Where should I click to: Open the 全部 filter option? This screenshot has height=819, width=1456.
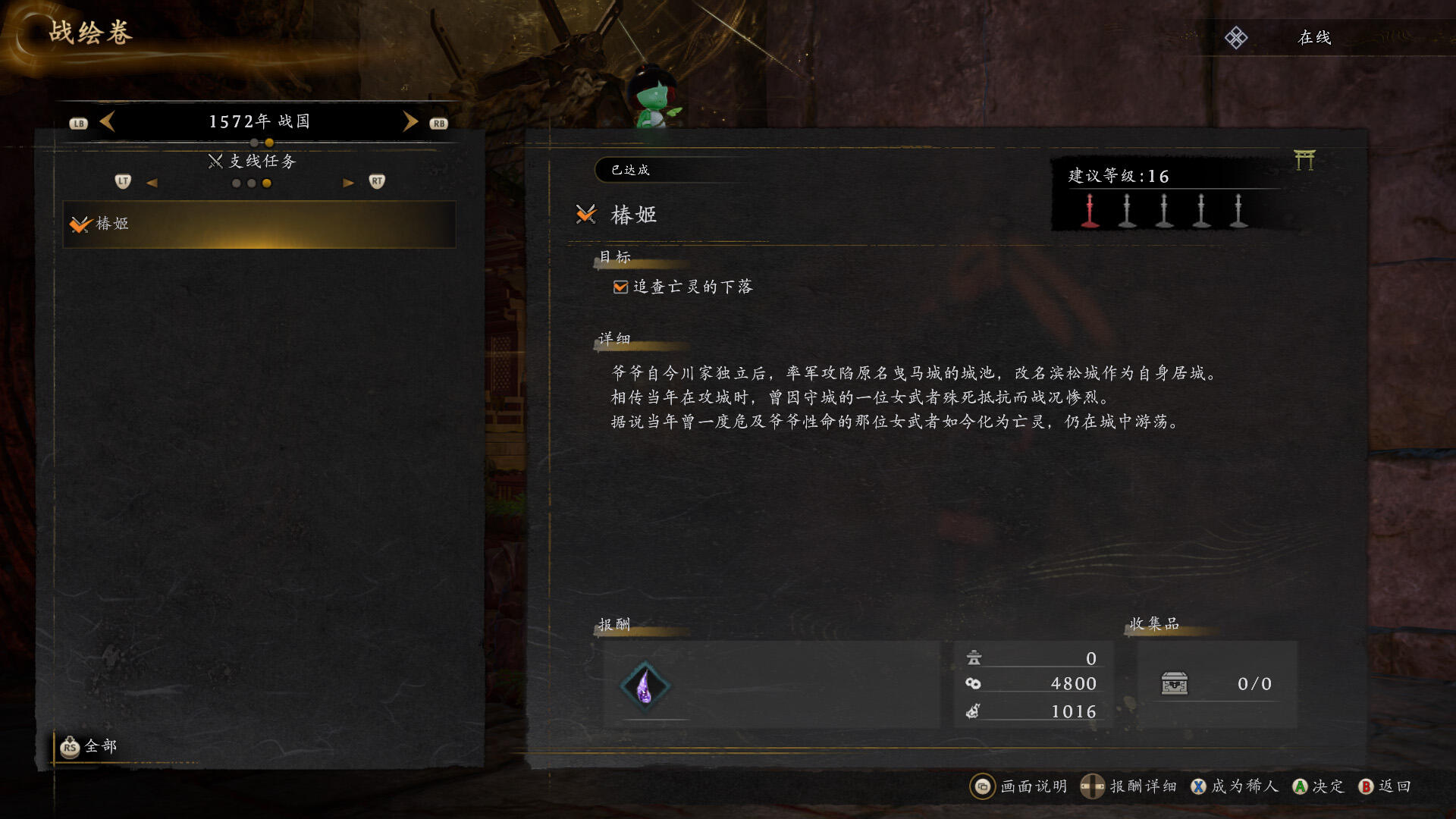coord(89,747)
